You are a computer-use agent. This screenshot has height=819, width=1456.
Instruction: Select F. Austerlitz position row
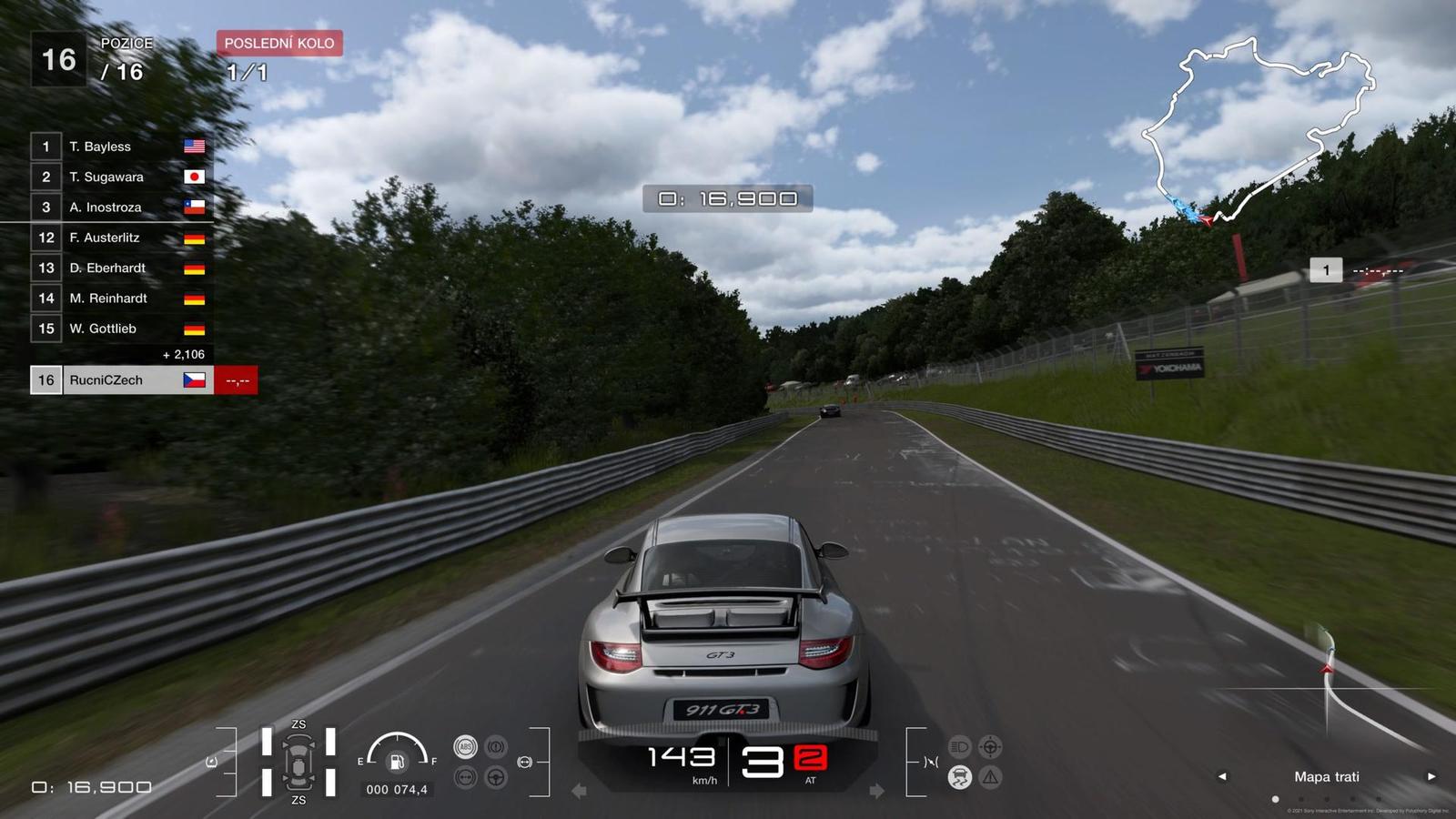(118, 238)
